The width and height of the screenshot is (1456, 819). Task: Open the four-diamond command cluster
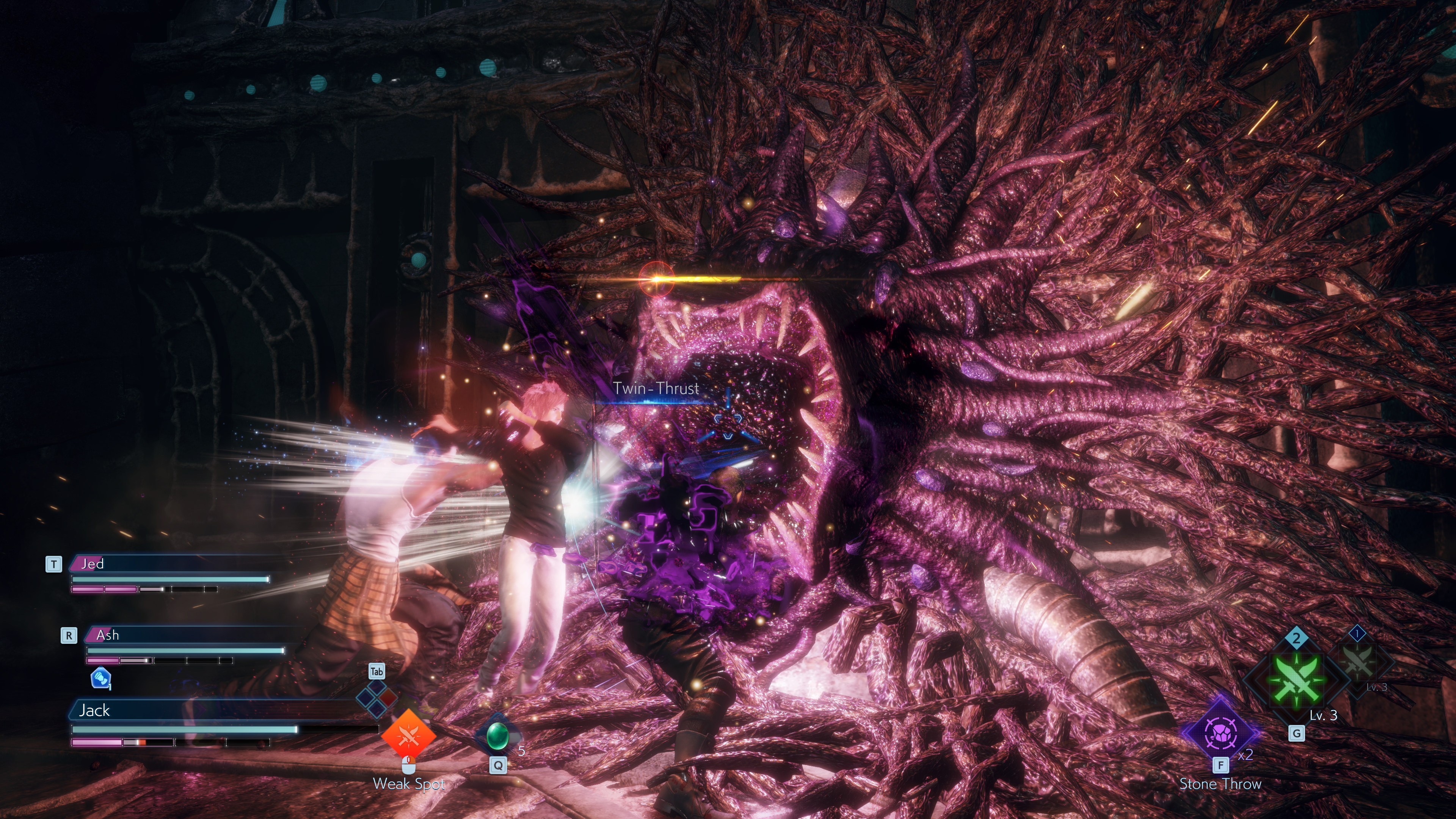tap(377, 697)
